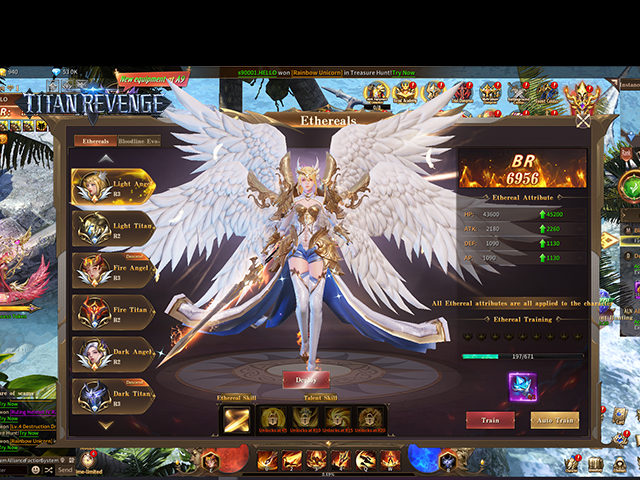640x480 pixels.
Task: Select Light Angel from the ethereal list
Action: click(x=112, y=187)
